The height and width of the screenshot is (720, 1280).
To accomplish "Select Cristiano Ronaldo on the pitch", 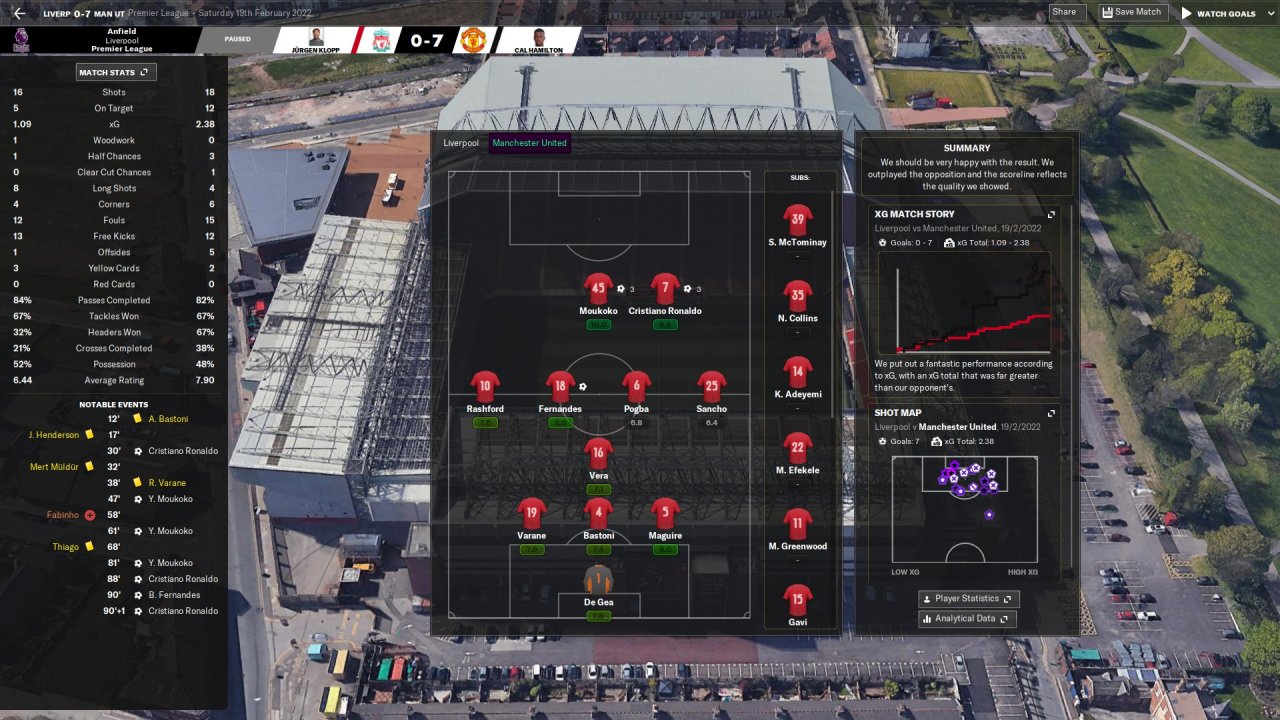I will coord(665,290).
